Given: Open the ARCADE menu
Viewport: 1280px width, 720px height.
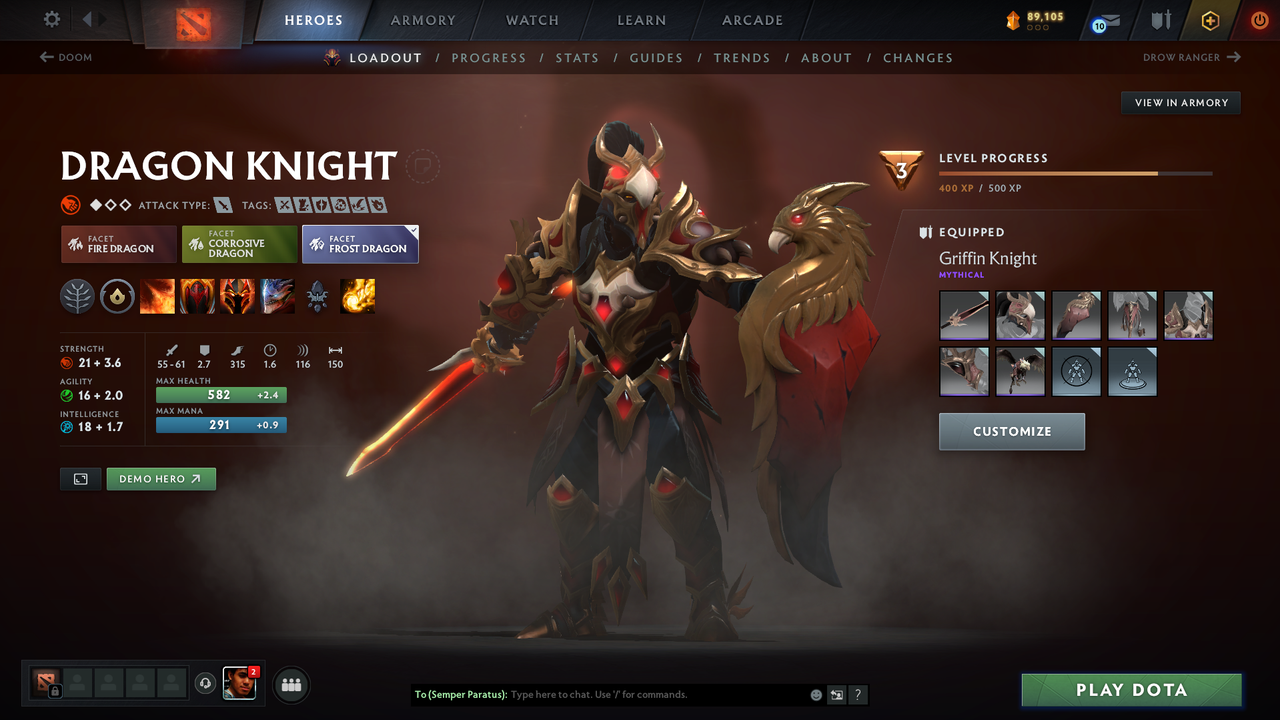Looking at the screenshot, I should pyautogui.click(x=751, y=20).
